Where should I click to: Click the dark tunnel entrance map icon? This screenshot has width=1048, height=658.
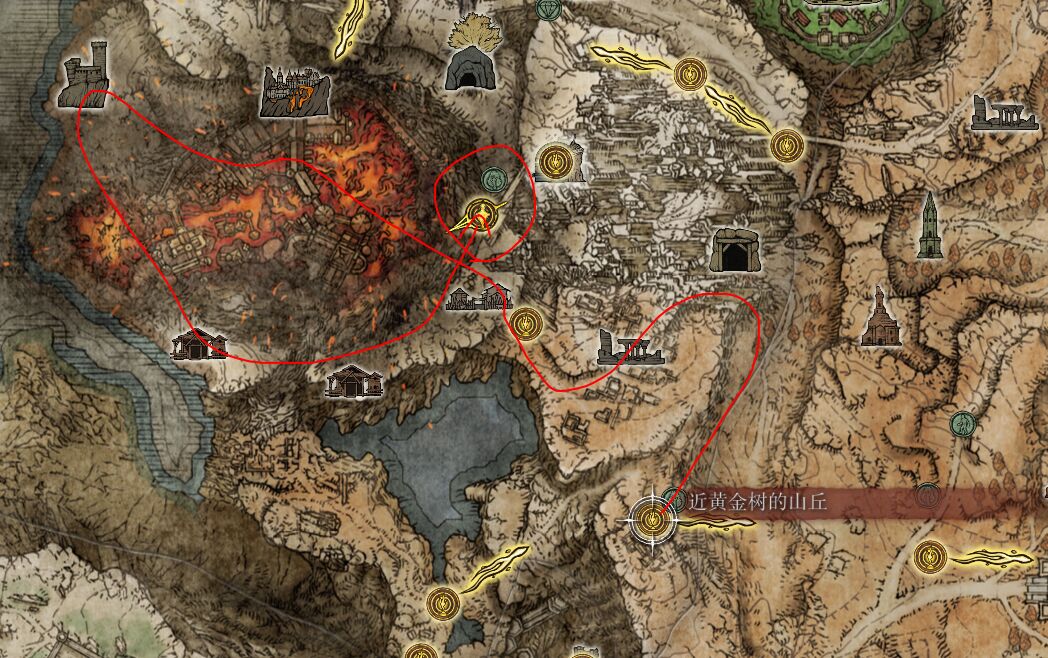pyautogui.click(x=735, y=250)
